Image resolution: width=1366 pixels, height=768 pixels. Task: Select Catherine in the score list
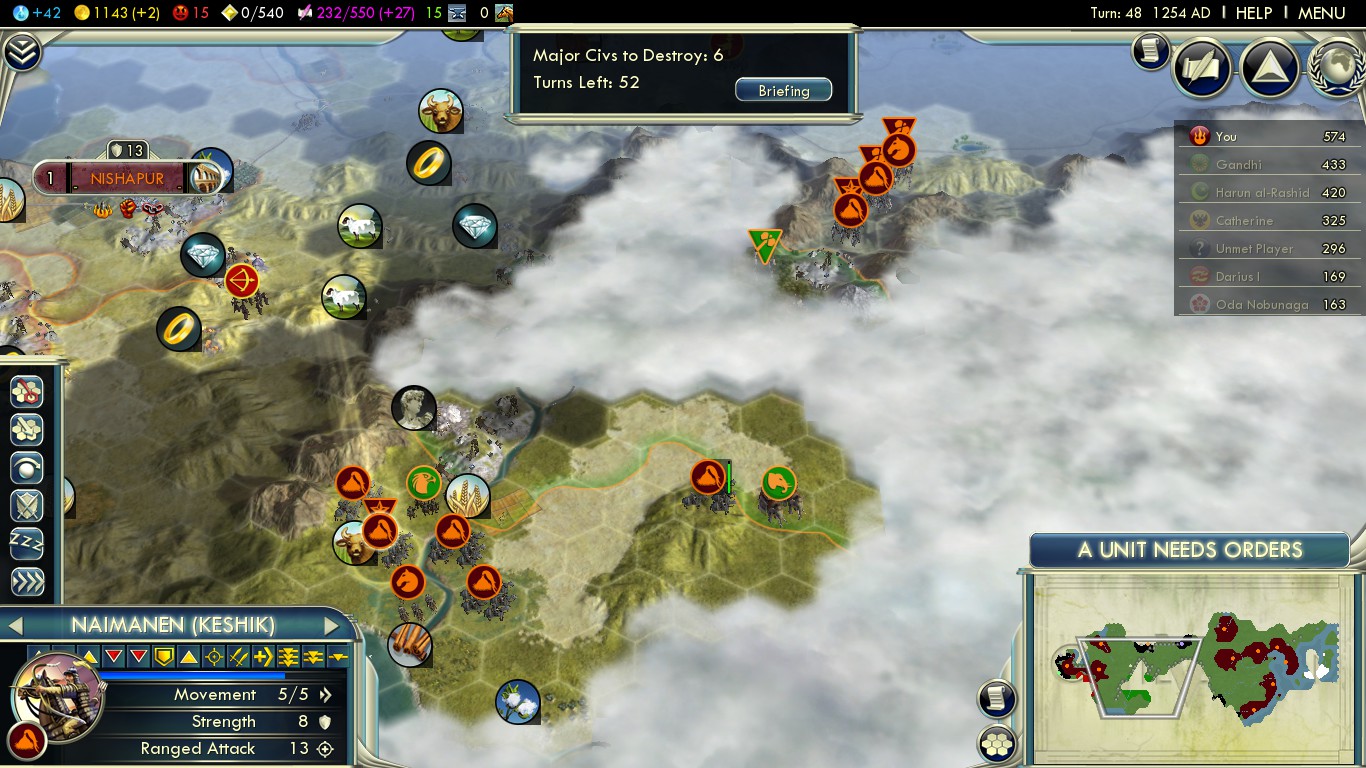[1244, 221]
